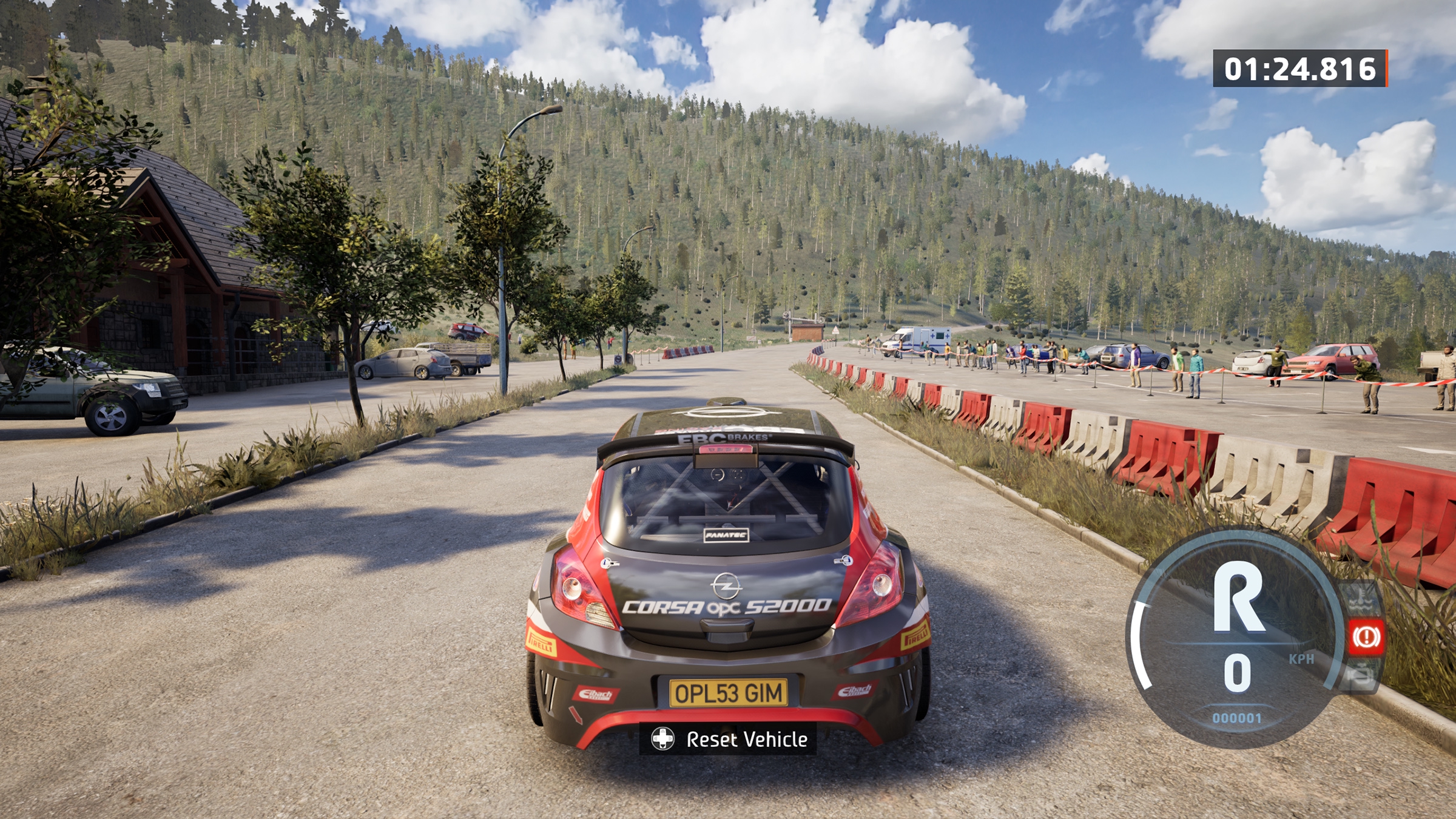The image size is (1456, 819).
Task: Click the red handbrake warning icon
Action: (1366, 636)
